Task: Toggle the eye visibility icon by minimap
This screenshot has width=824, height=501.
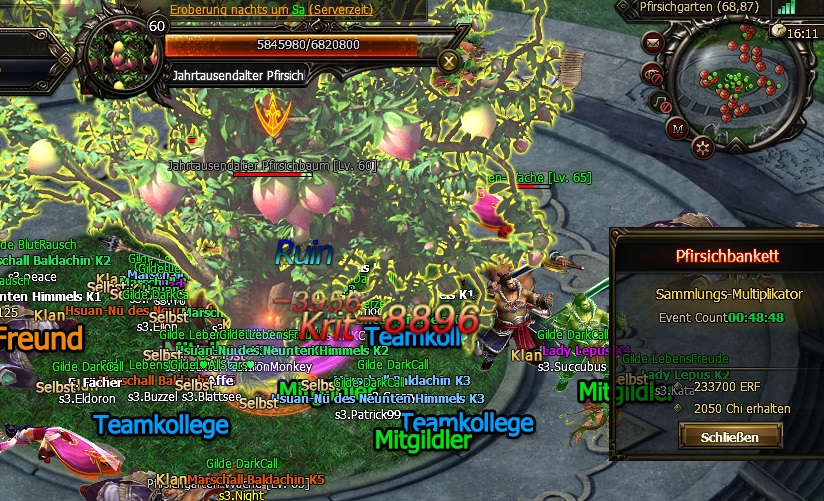Action: [x=652, y=74]
